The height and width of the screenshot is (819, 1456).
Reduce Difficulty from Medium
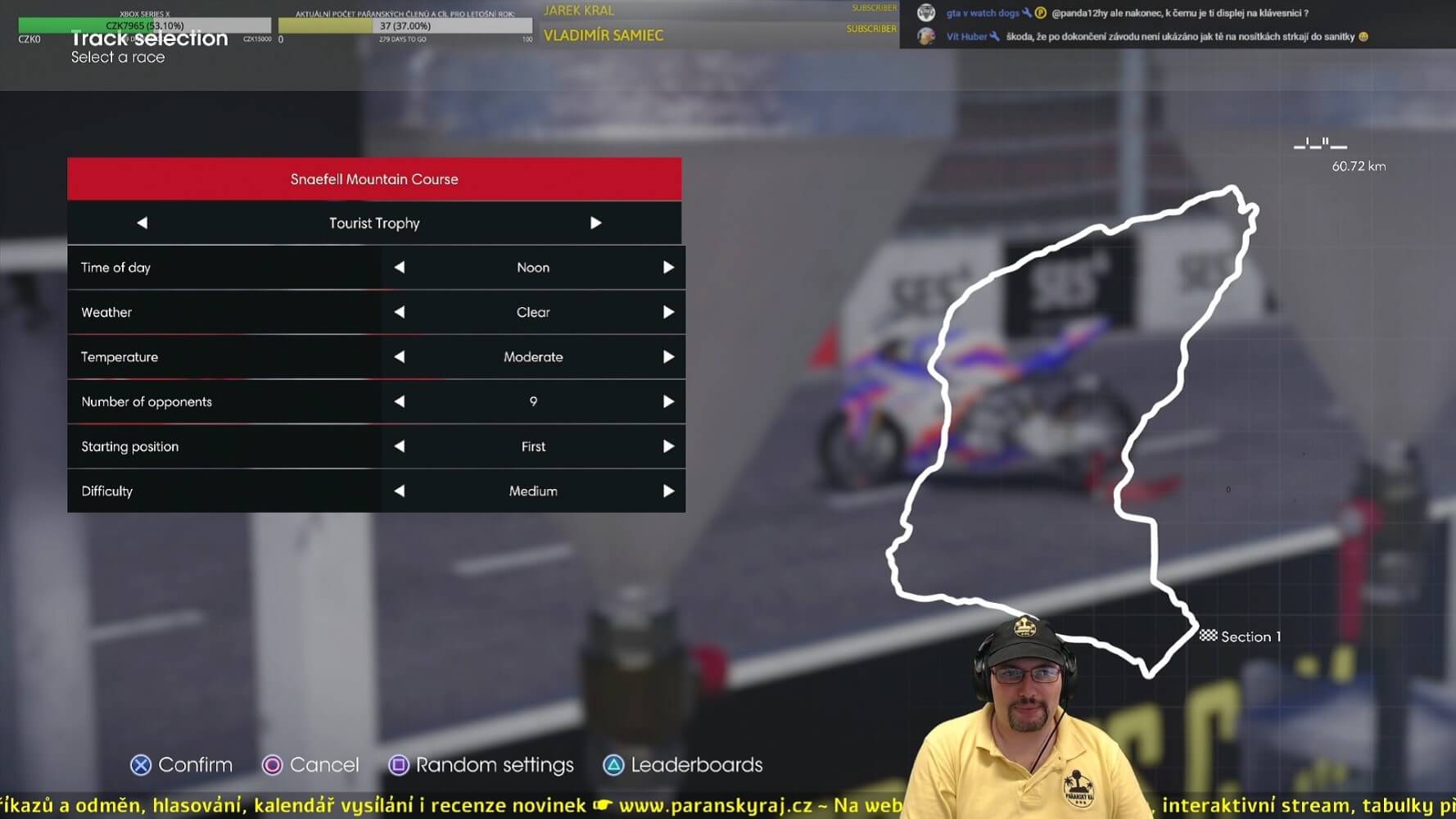pyautogui.click(x=400, y=491)
